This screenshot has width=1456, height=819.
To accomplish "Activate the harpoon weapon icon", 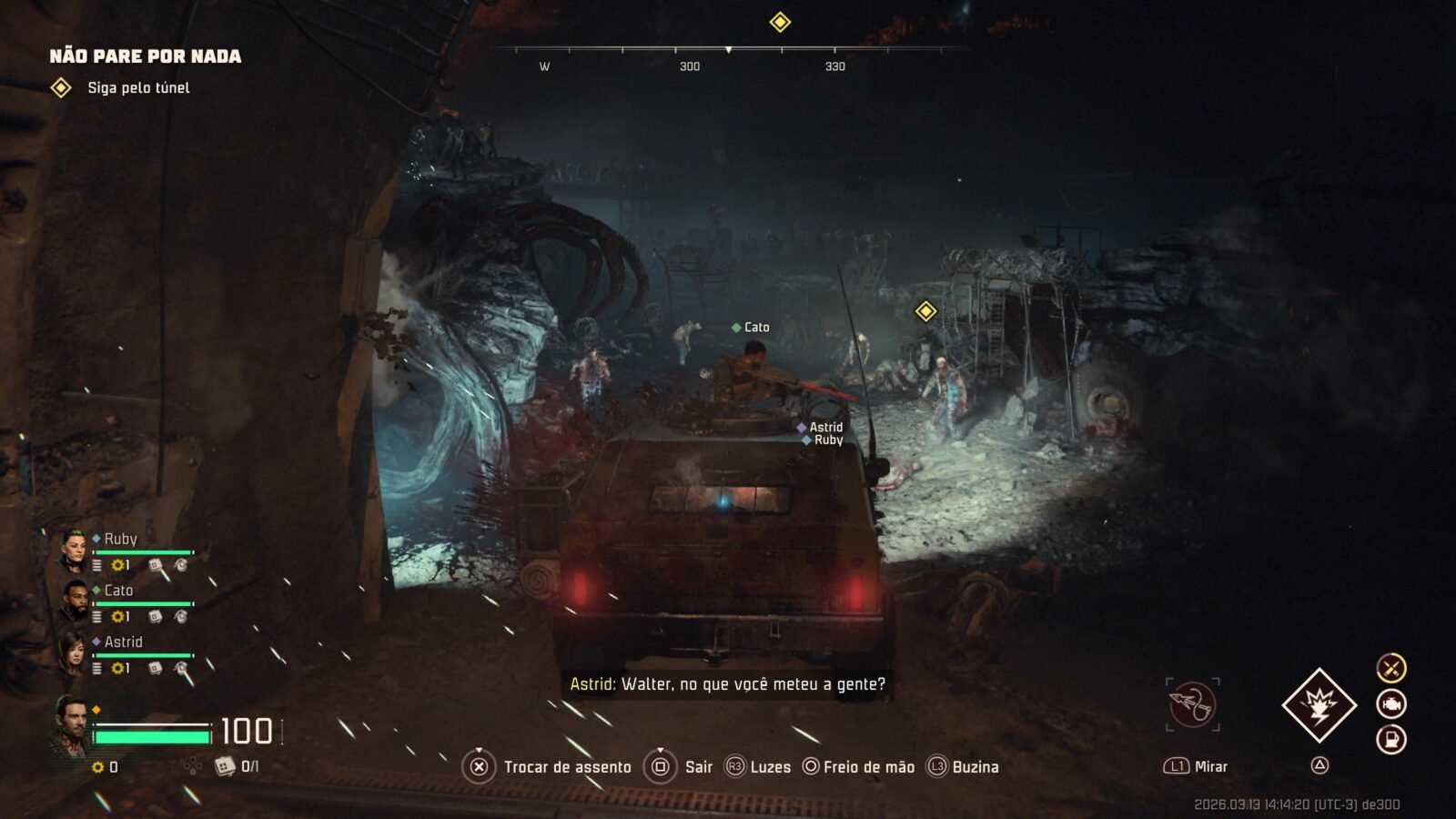I will click(1193, 703).
